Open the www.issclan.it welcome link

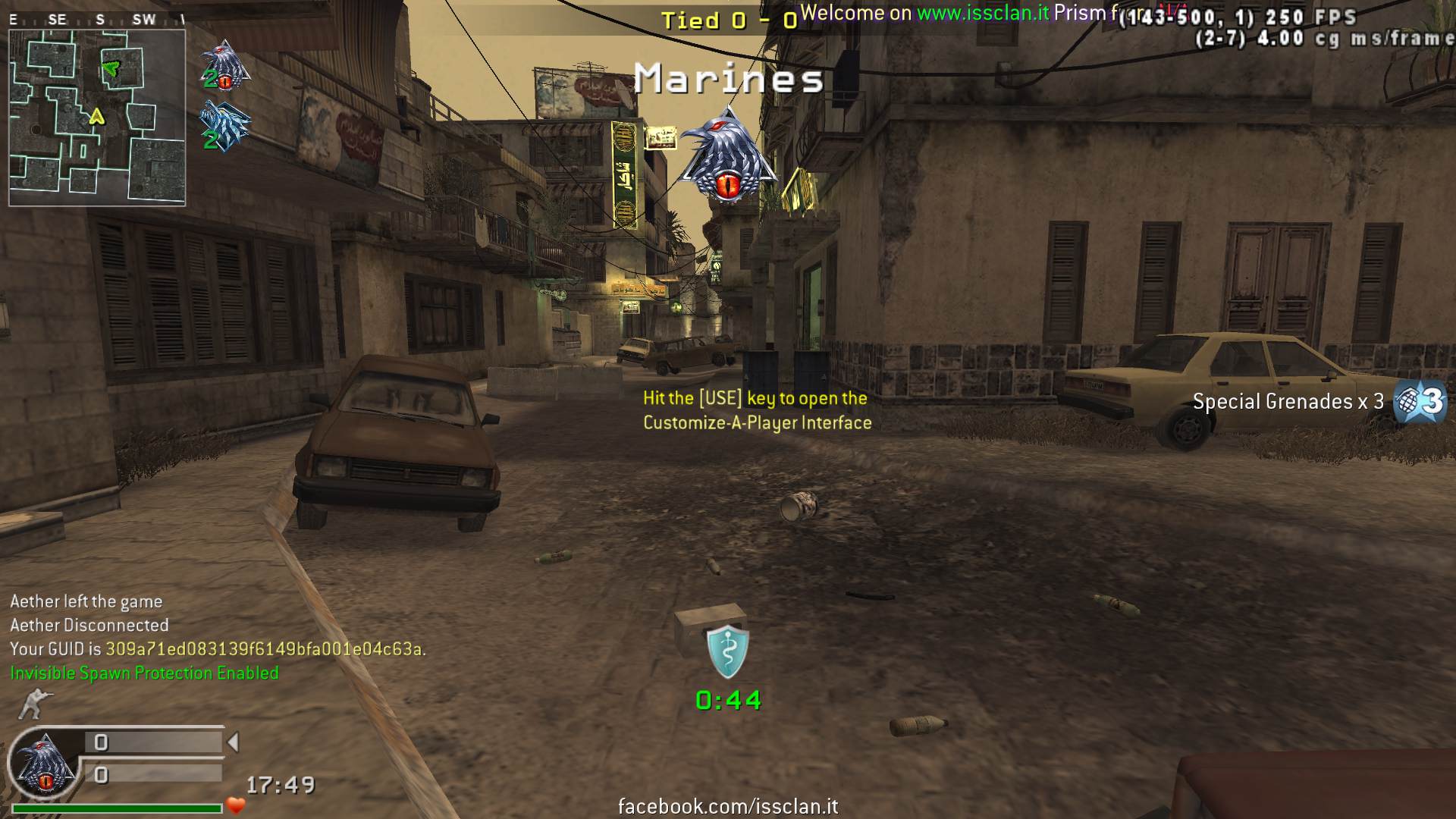coord(983,13)
